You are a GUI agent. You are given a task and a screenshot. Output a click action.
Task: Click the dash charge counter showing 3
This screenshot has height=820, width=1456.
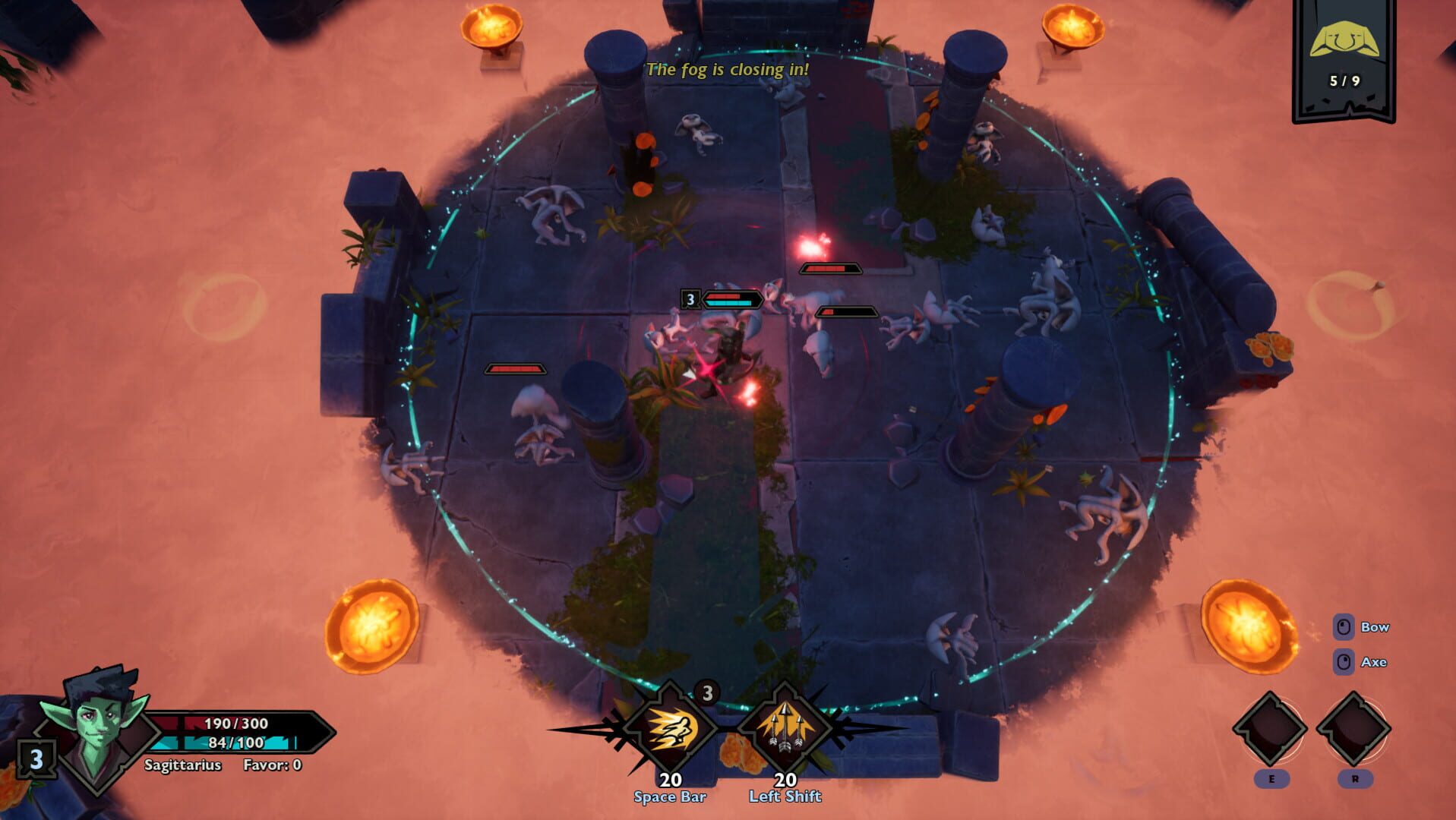(709, 691)
